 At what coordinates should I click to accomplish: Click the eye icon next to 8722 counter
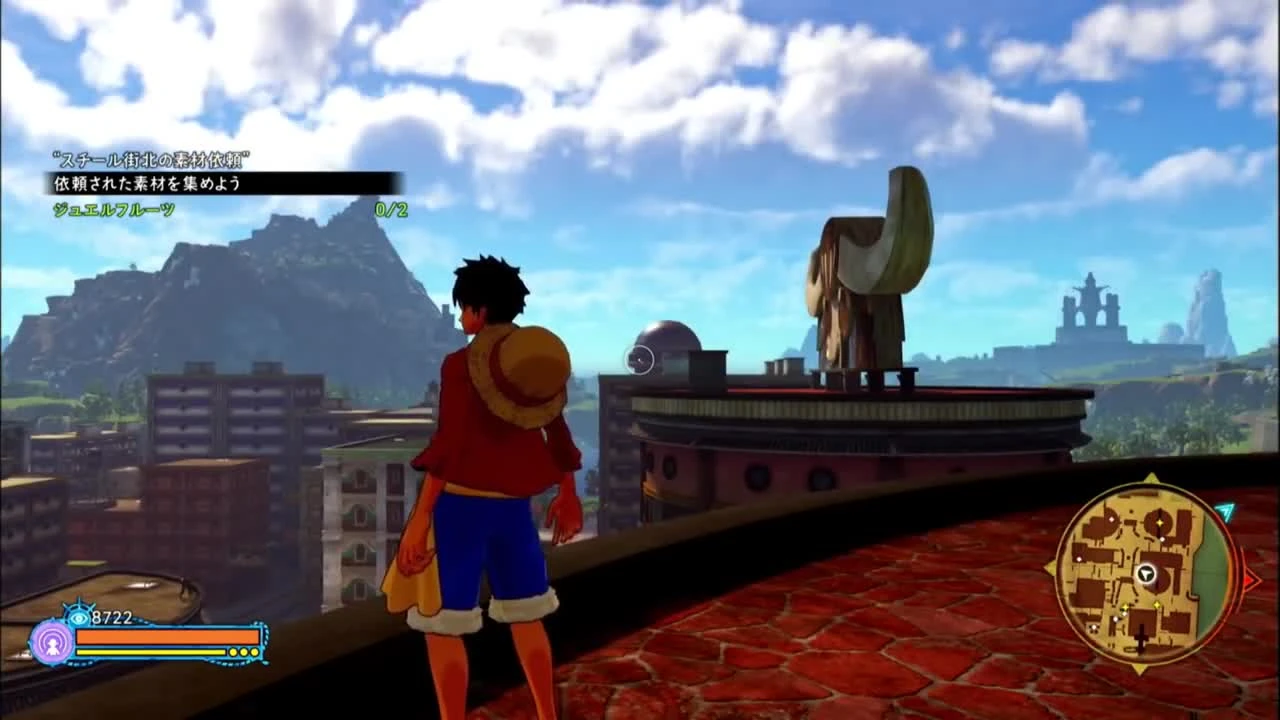coord(77,618)
